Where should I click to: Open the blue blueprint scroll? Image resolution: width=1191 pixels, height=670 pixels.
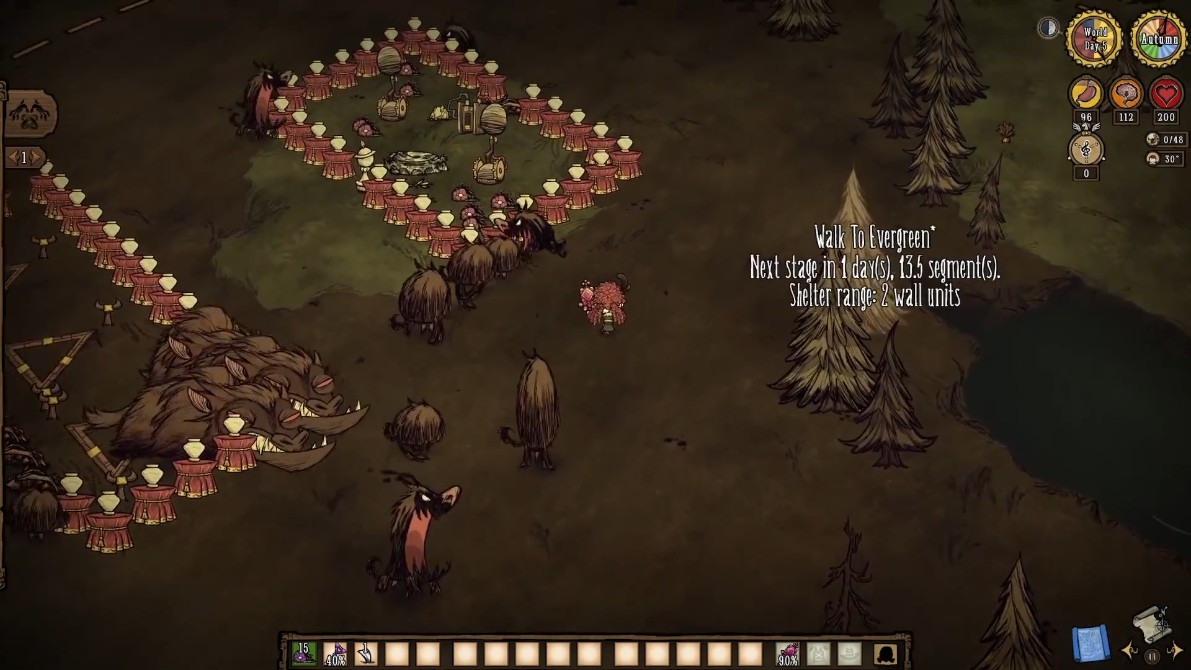pos(1091,641)
